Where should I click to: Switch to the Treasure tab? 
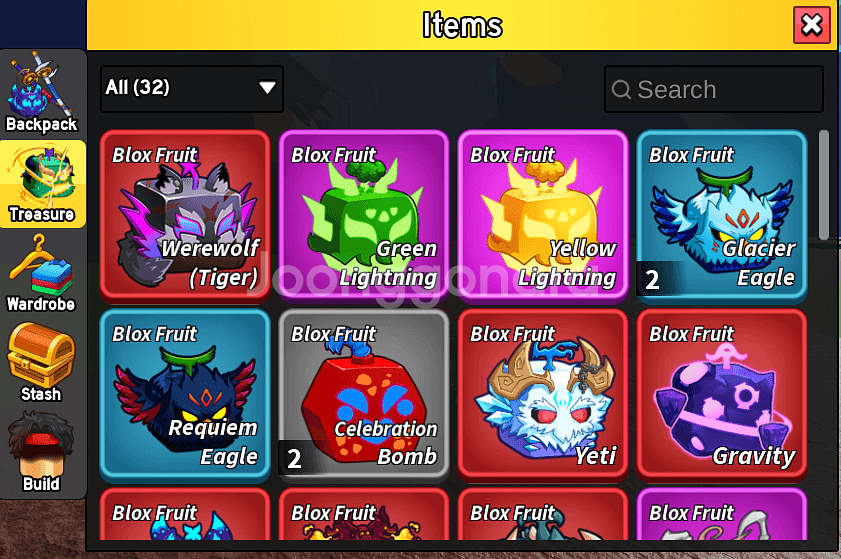[42, 183]
